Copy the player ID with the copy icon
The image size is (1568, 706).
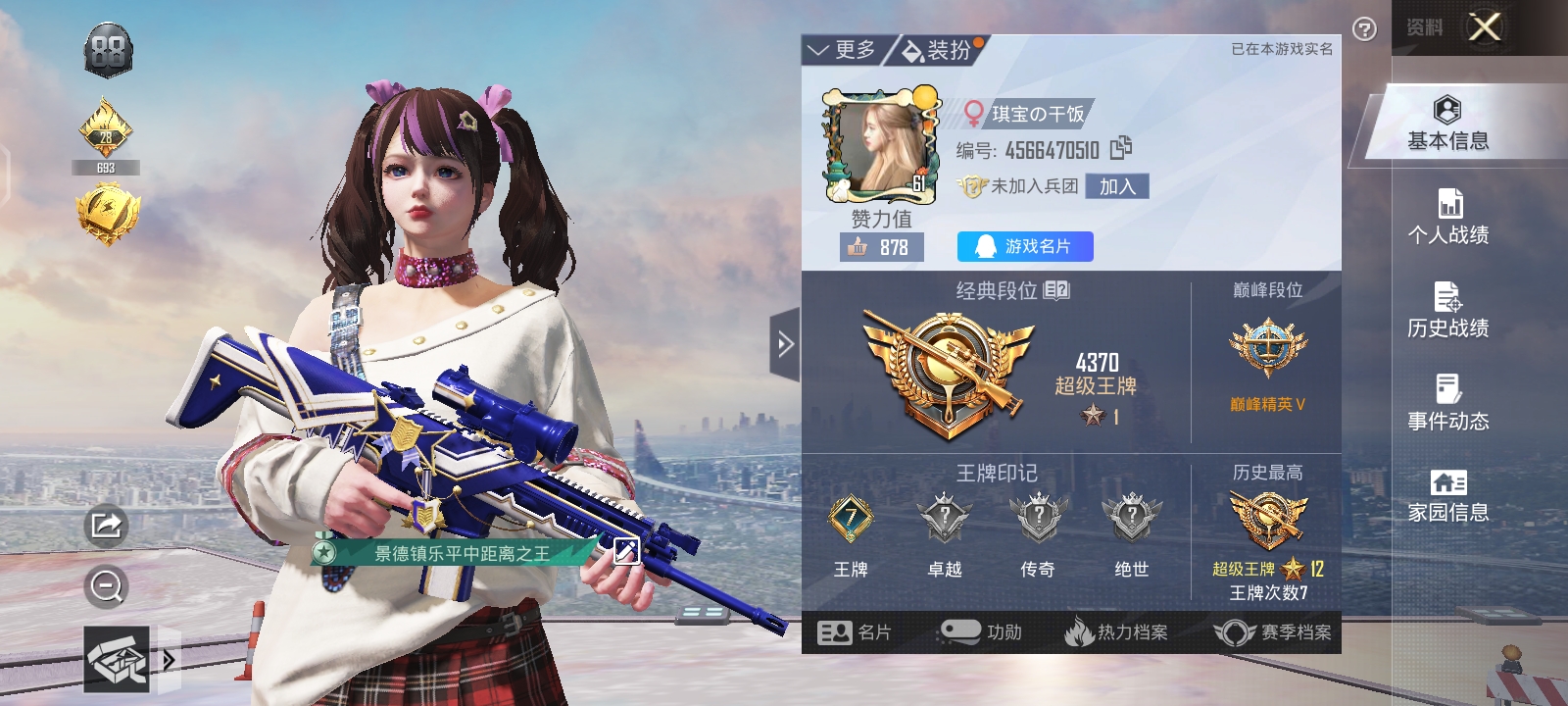pyautogui.click(x=1120, y=150)
